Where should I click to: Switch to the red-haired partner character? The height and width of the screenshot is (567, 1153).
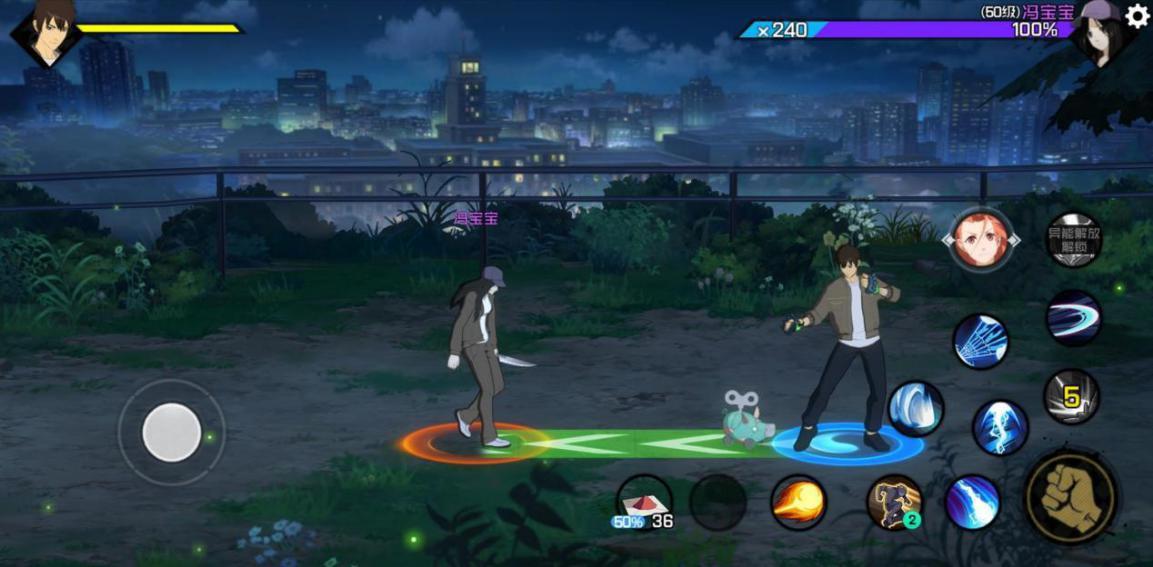click(x=979, y=240)
